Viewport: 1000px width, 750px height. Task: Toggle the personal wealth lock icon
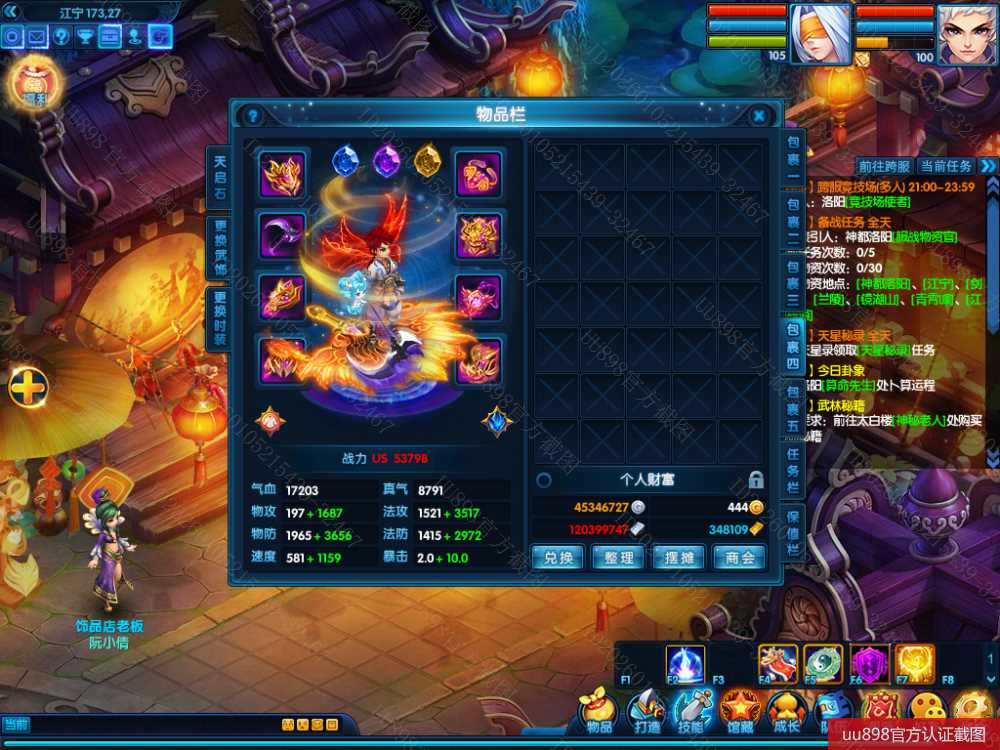756,480
